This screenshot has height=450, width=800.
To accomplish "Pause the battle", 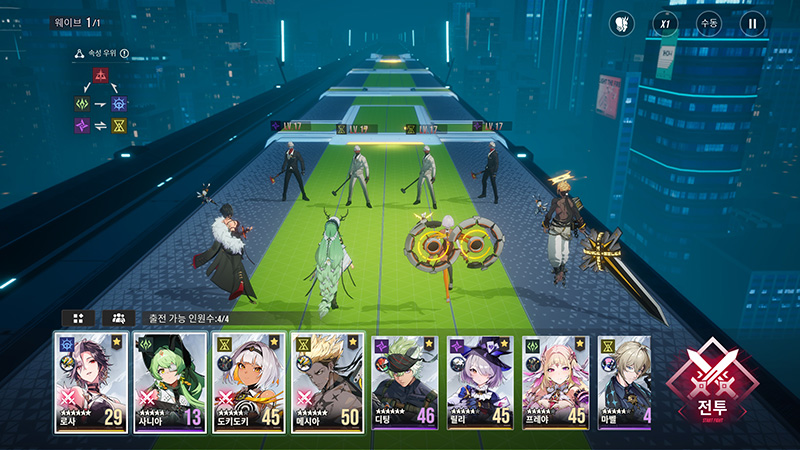I will [753, 23].
